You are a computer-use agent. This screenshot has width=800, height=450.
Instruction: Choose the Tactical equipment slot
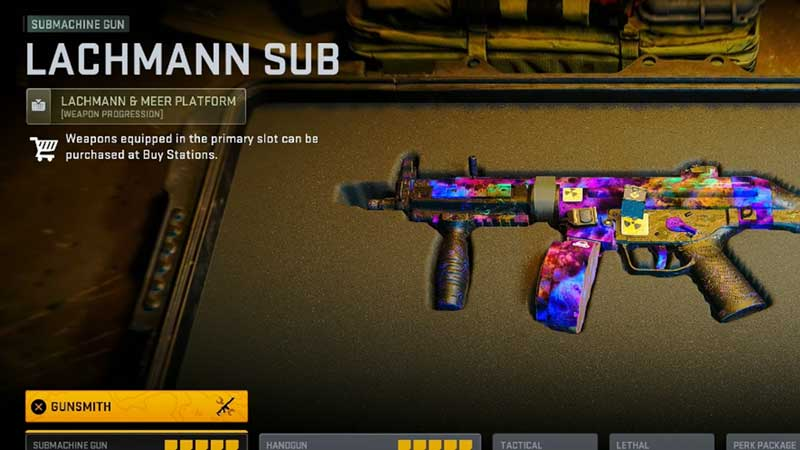(544, 442)
